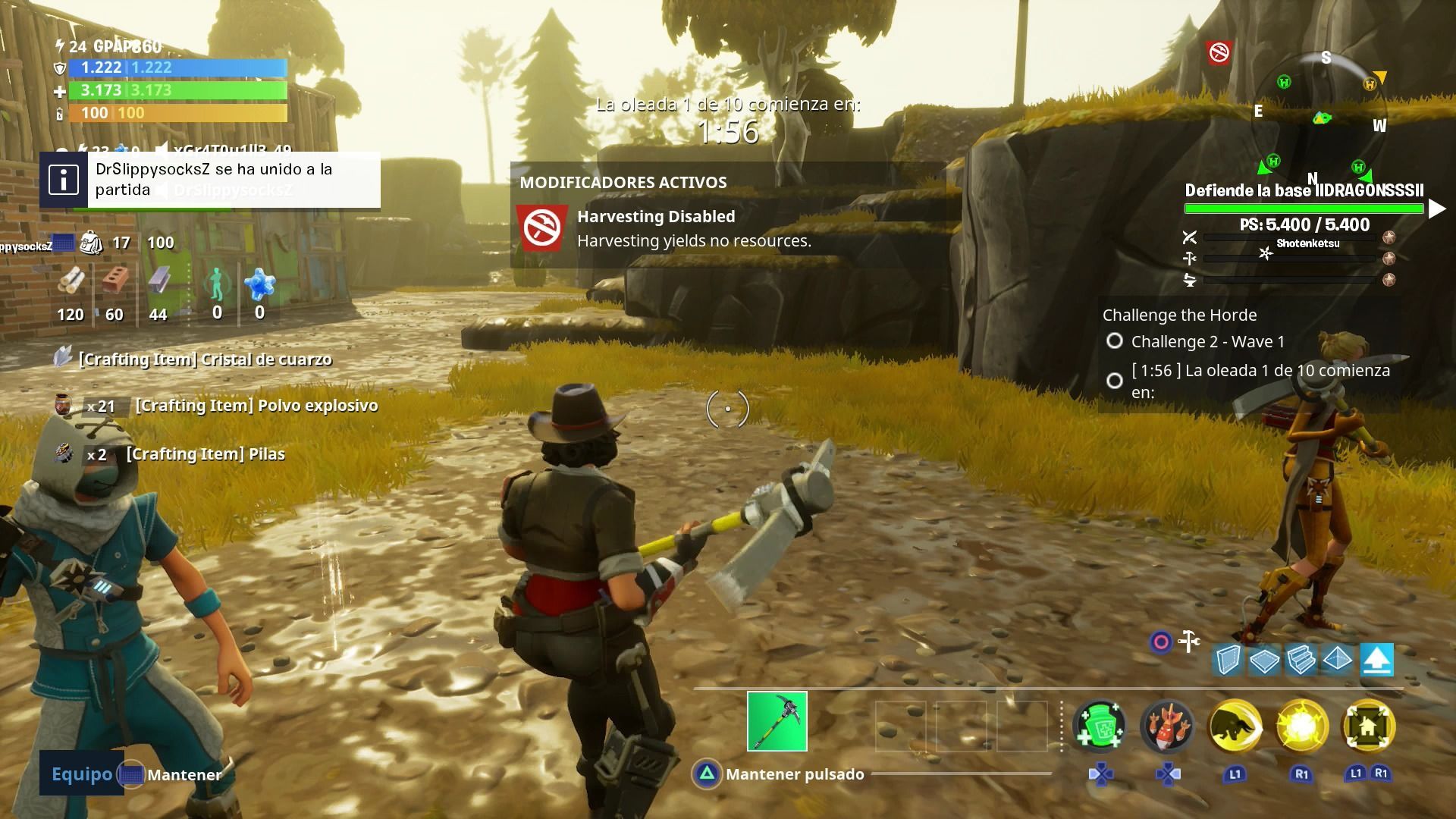Select the pickaxe slot in the hotbar
Image resolution: width=1456 pixels, height=819 pixels.
tap(777, 721)
